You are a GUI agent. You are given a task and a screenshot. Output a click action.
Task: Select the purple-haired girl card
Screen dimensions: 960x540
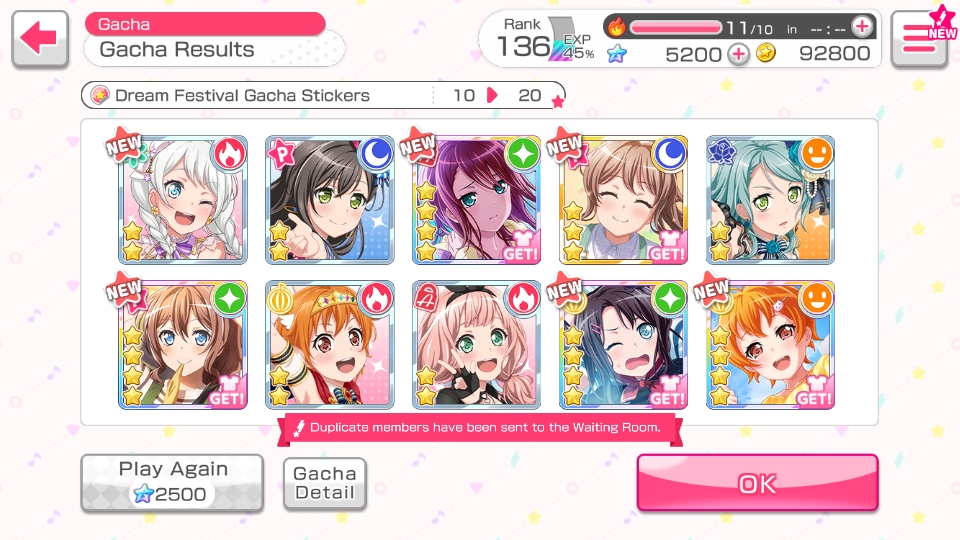(x=477, y=200)
